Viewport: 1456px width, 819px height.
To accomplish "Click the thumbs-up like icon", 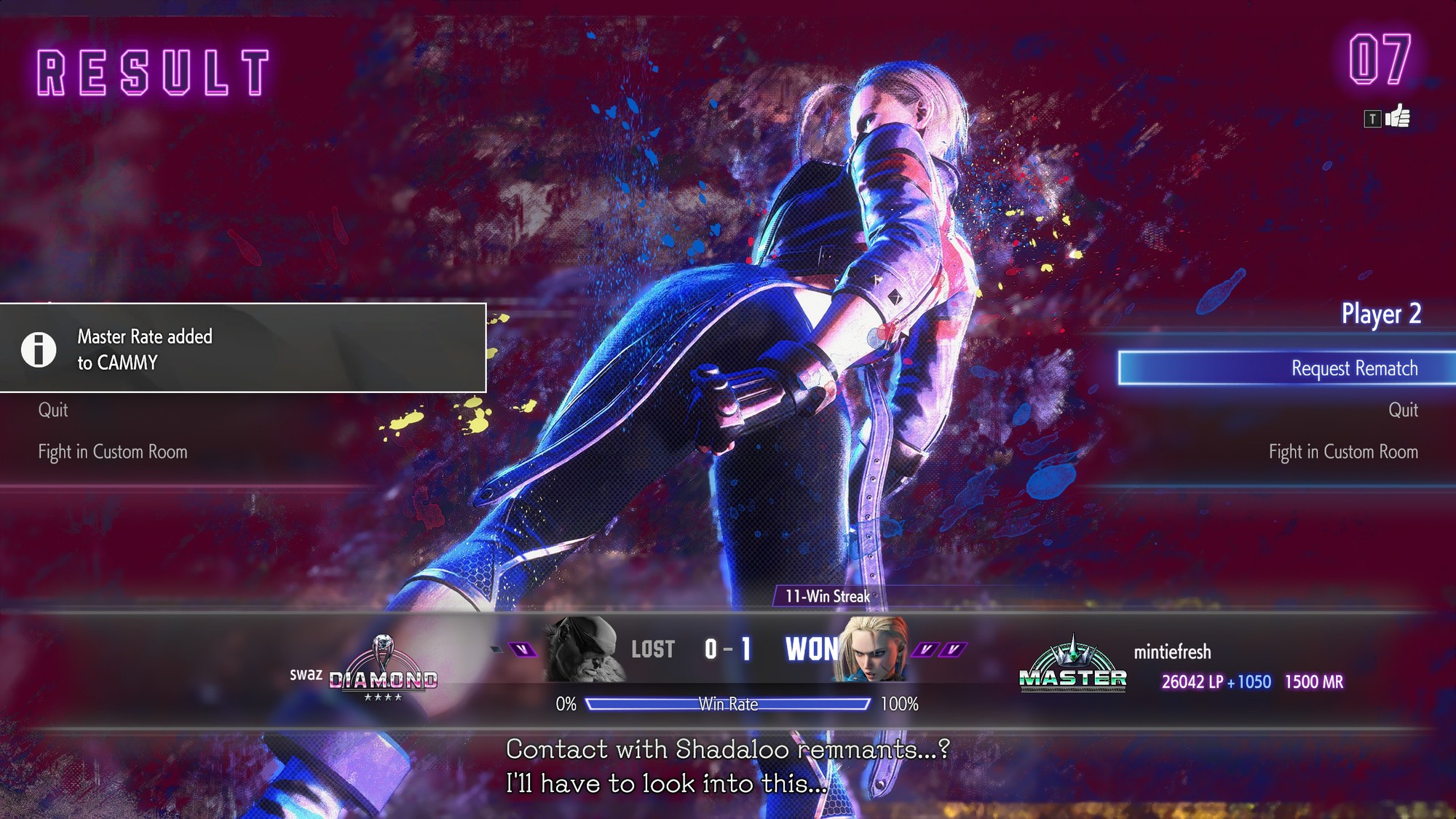I will [x=1397, y=117].
